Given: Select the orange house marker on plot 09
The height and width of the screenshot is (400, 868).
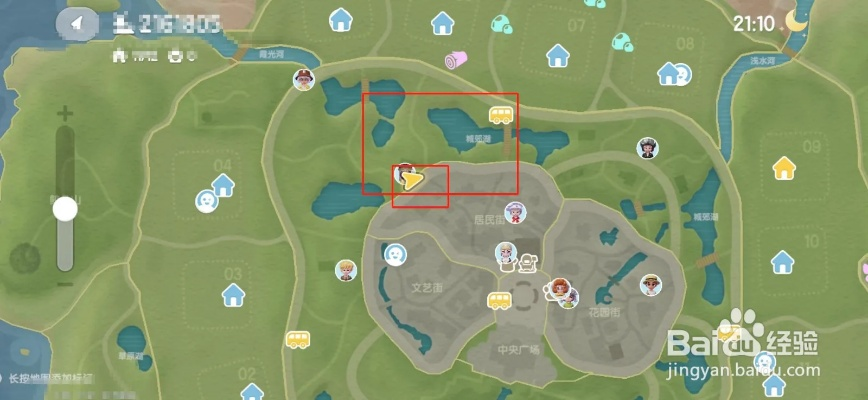Looking at the screenshot, I should click(784, 168).
